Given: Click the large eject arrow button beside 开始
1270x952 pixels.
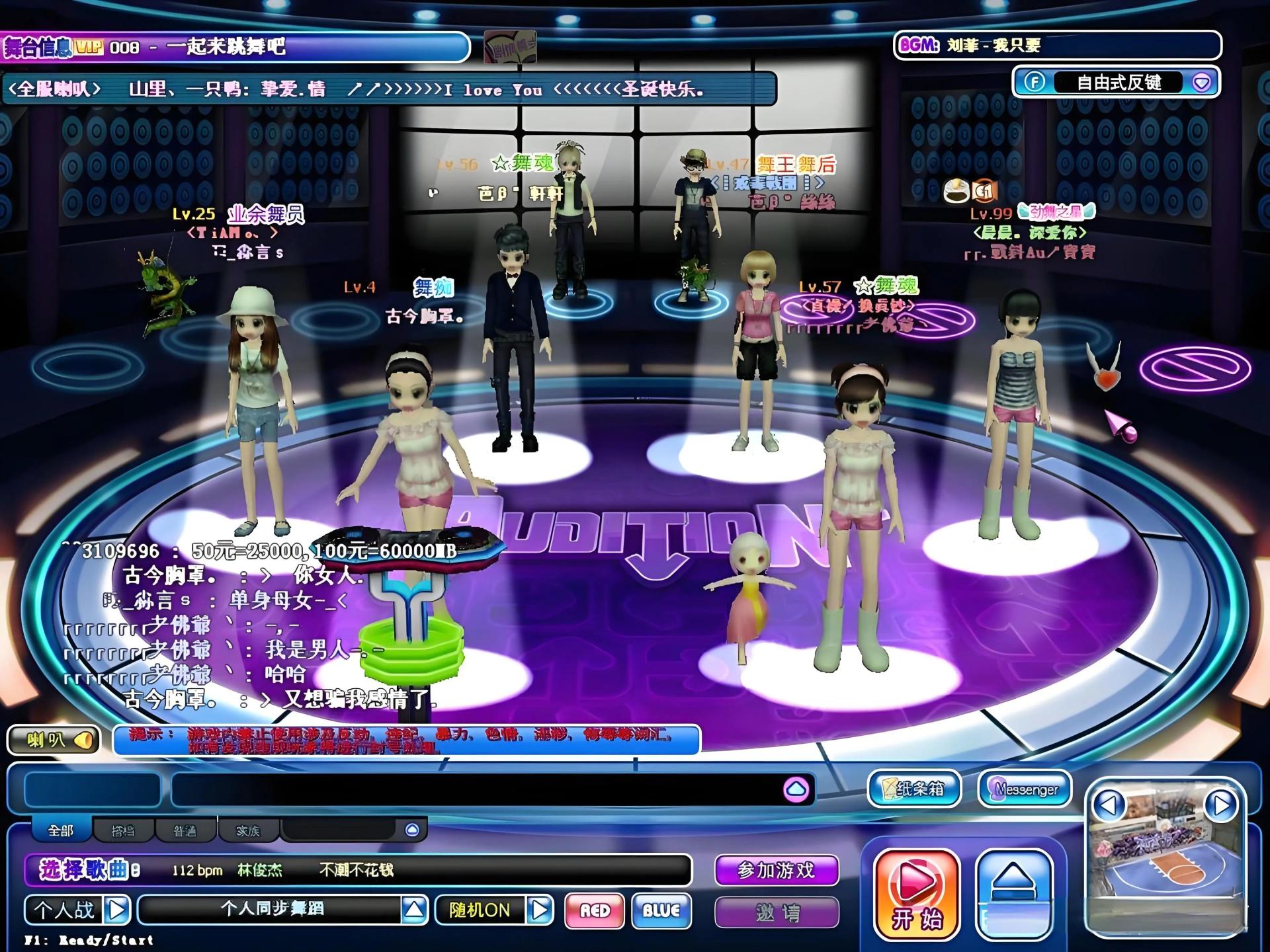Looking at the screenshot, I should click(1013, 894).
